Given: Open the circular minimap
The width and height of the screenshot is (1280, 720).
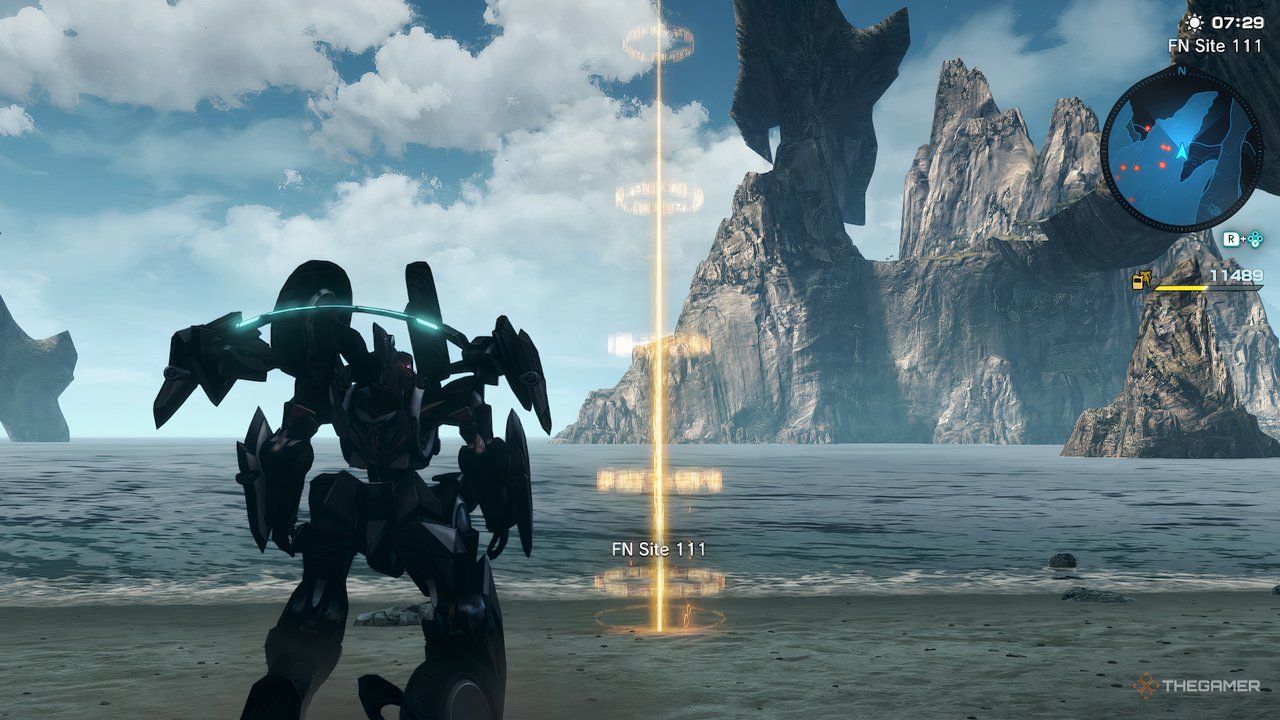Looking at the screenshot, I should pyautogui.click(x=1181, y=148).
